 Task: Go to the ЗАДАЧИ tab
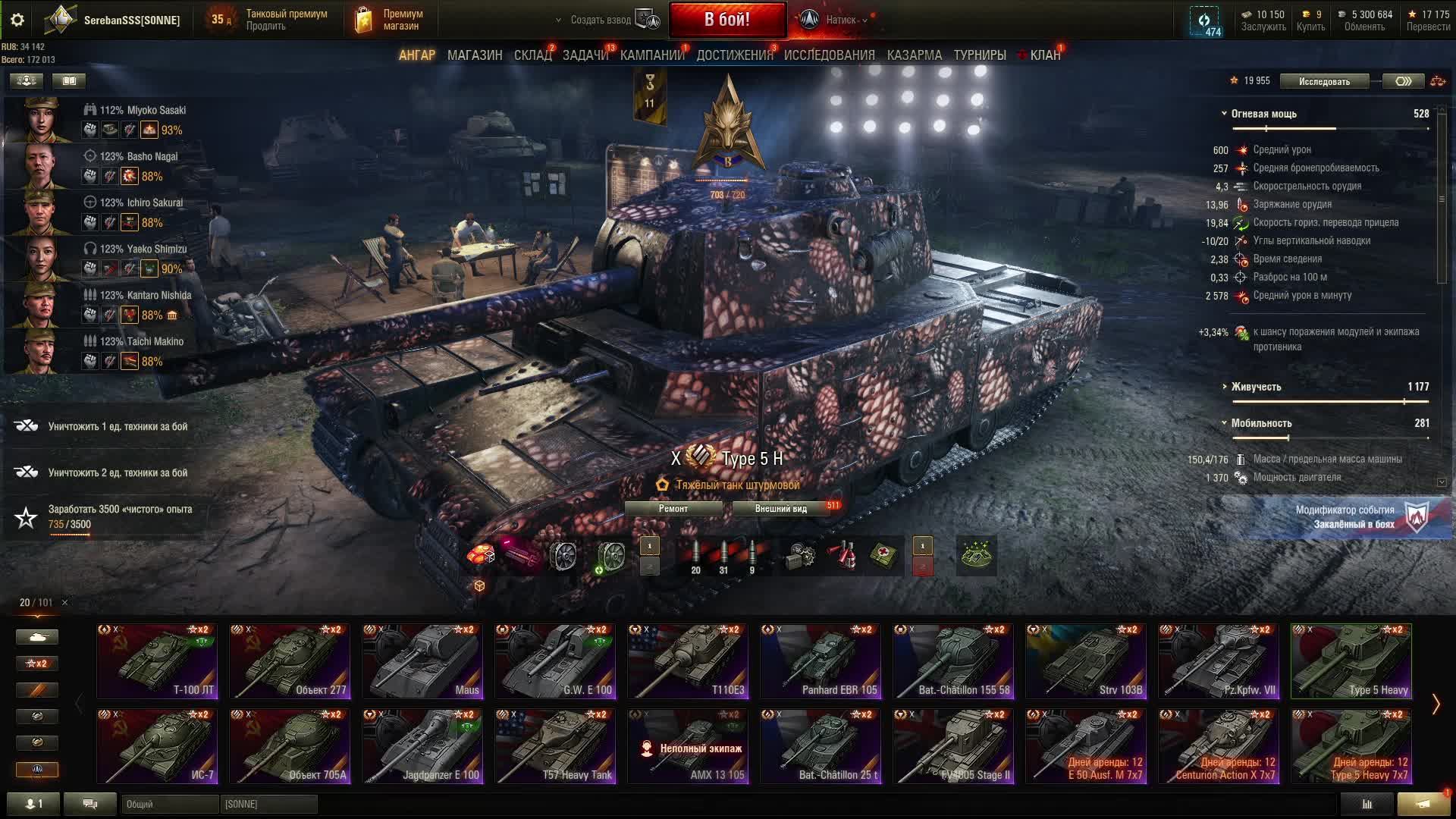point(585,55)
